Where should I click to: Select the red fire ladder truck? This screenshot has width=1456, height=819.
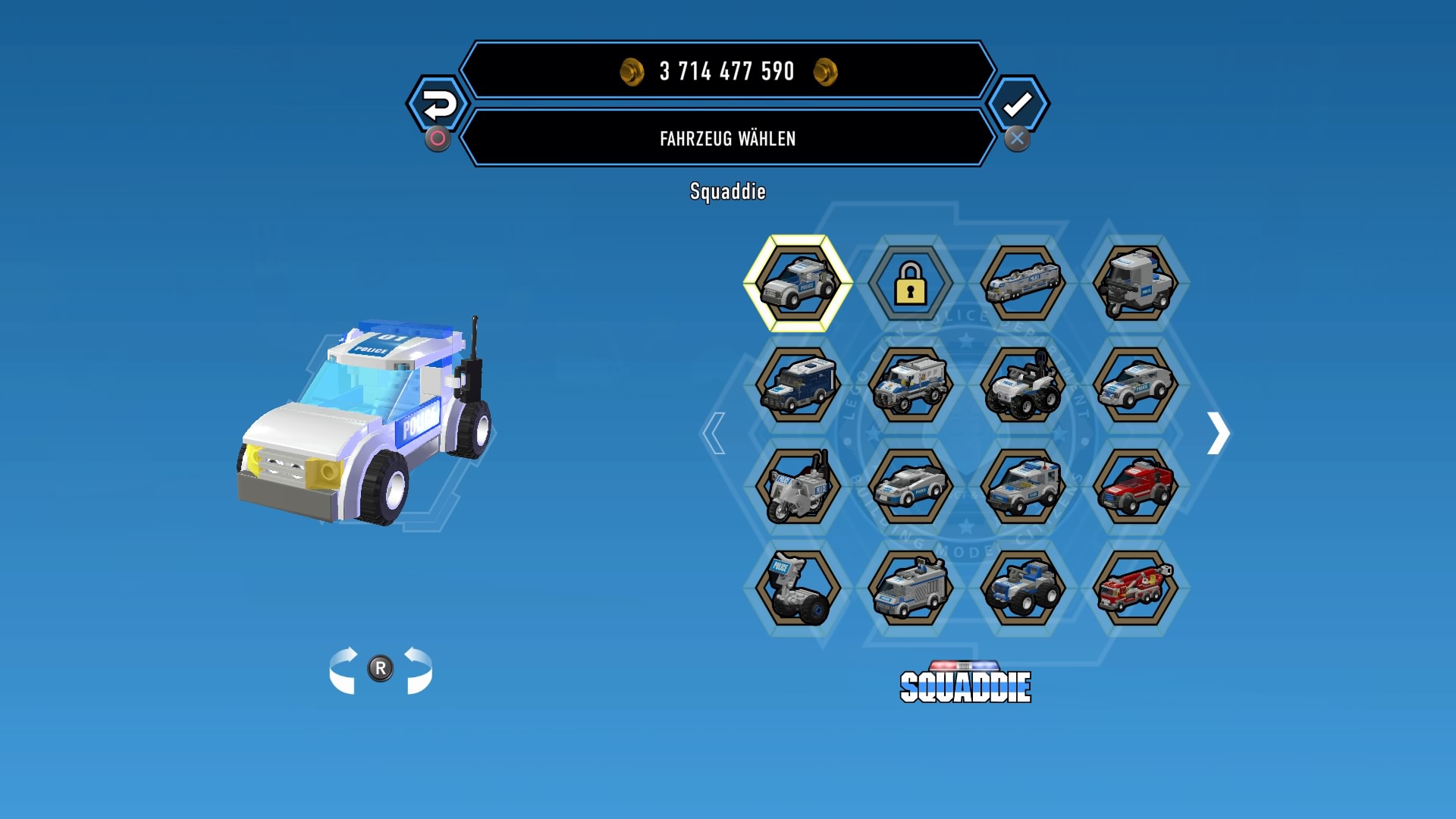pos(1135,588)
